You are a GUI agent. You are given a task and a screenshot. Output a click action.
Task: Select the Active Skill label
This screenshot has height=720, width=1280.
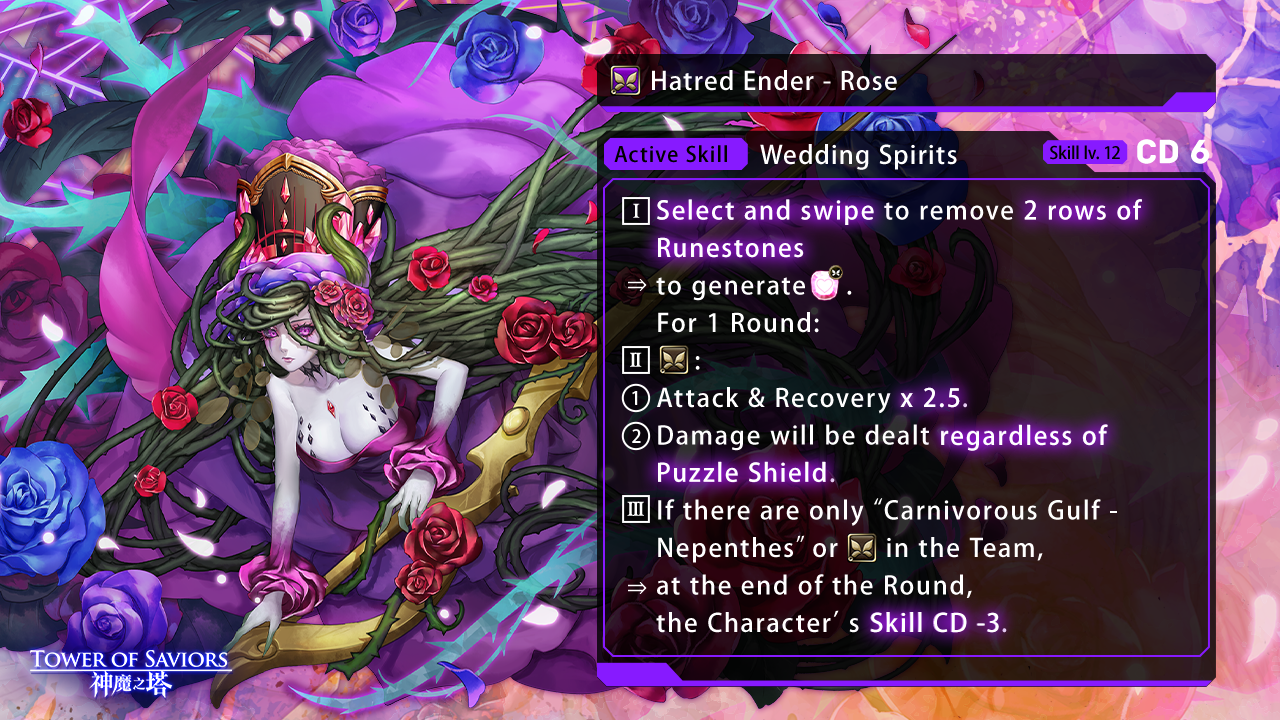(674, 155)
